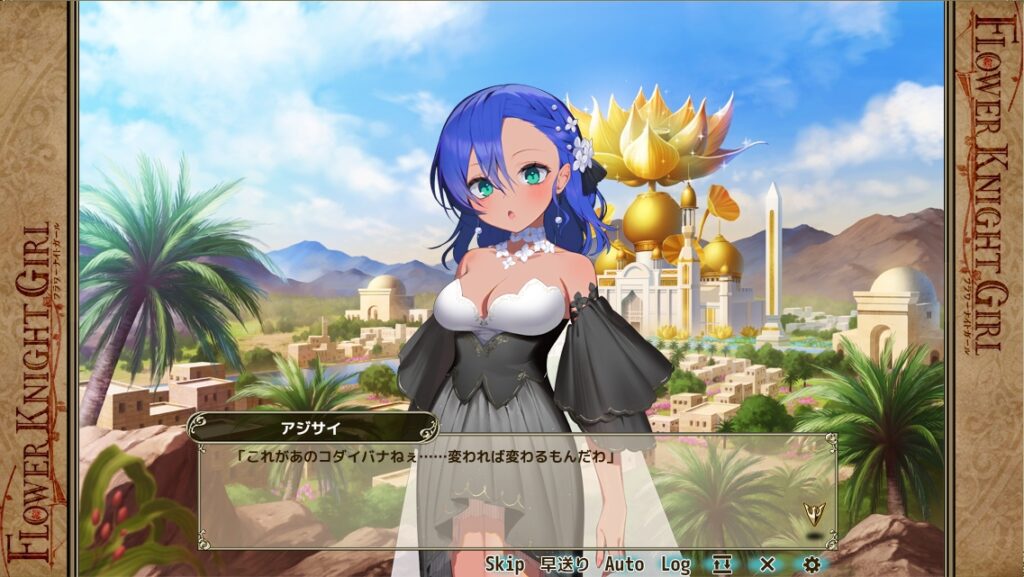1024x577 pixels.
Task: Open the dialogue Log
Action: click(675, 565)
